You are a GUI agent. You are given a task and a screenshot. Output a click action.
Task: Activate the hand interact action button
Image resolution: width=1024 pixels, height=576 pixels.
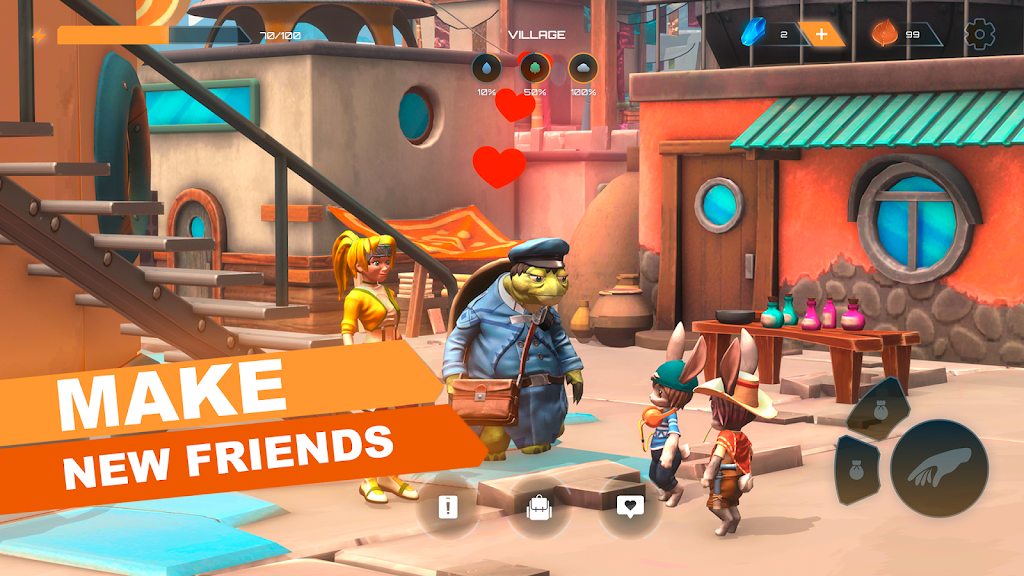point(939,468)
